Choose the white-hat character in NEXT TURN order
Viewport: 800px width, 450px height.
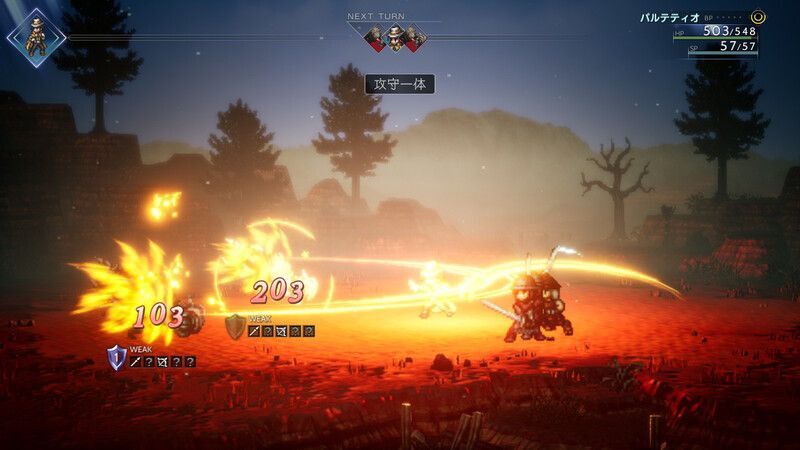pos(394,38)
